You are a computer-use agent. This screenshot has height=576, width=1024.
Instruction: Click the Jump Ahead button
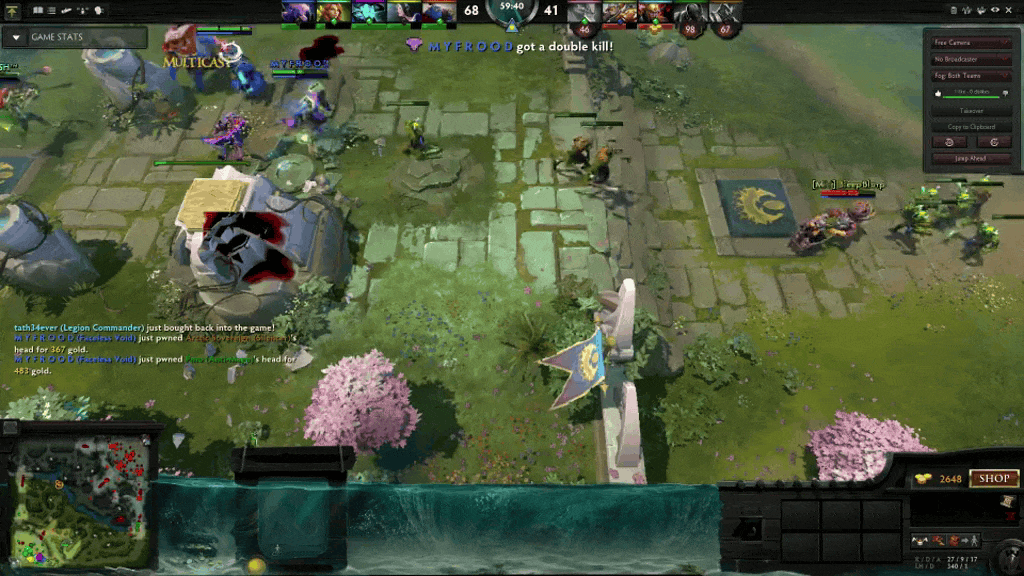pos(972,158)
